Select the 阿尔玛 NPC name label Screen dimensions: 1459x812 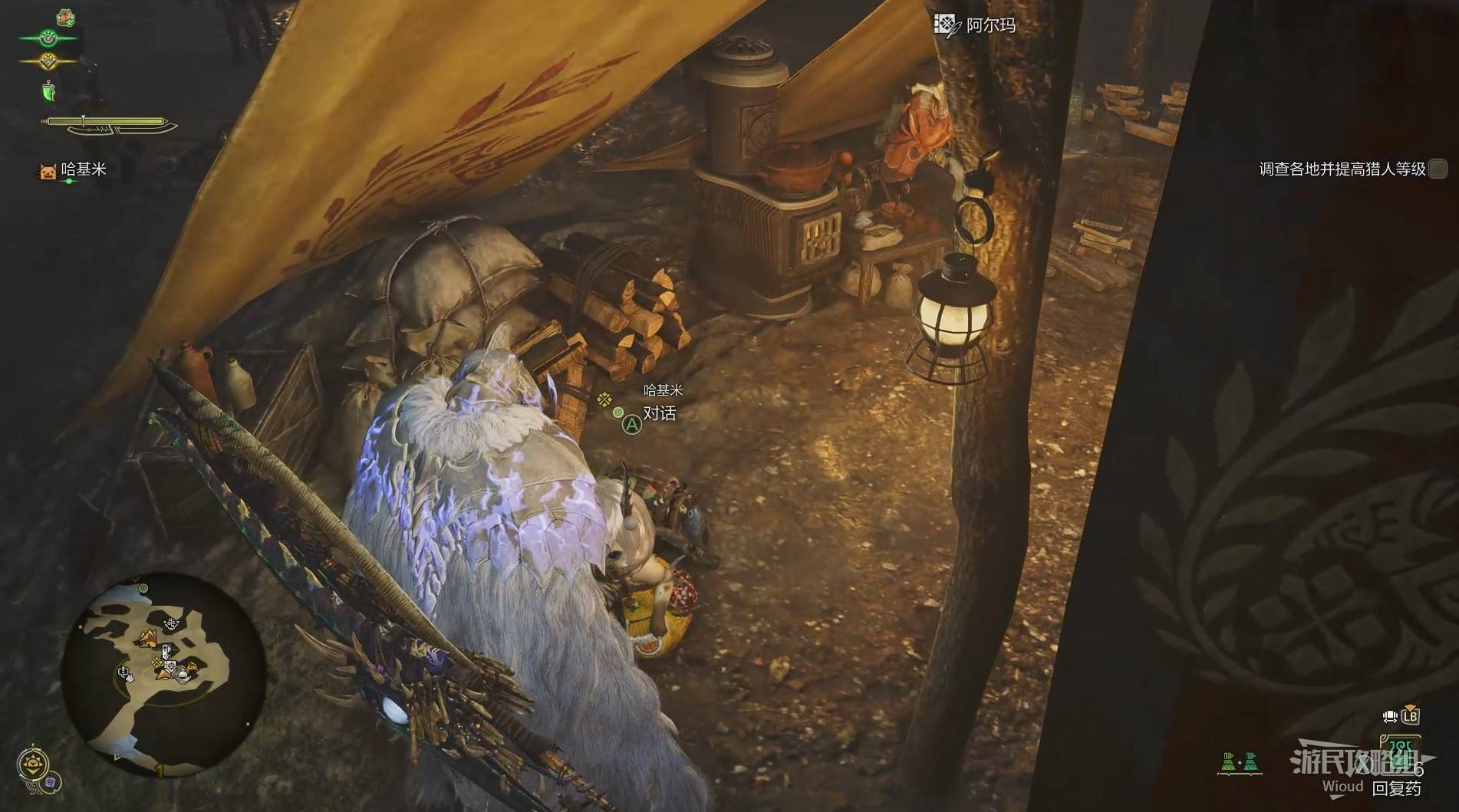990,25
